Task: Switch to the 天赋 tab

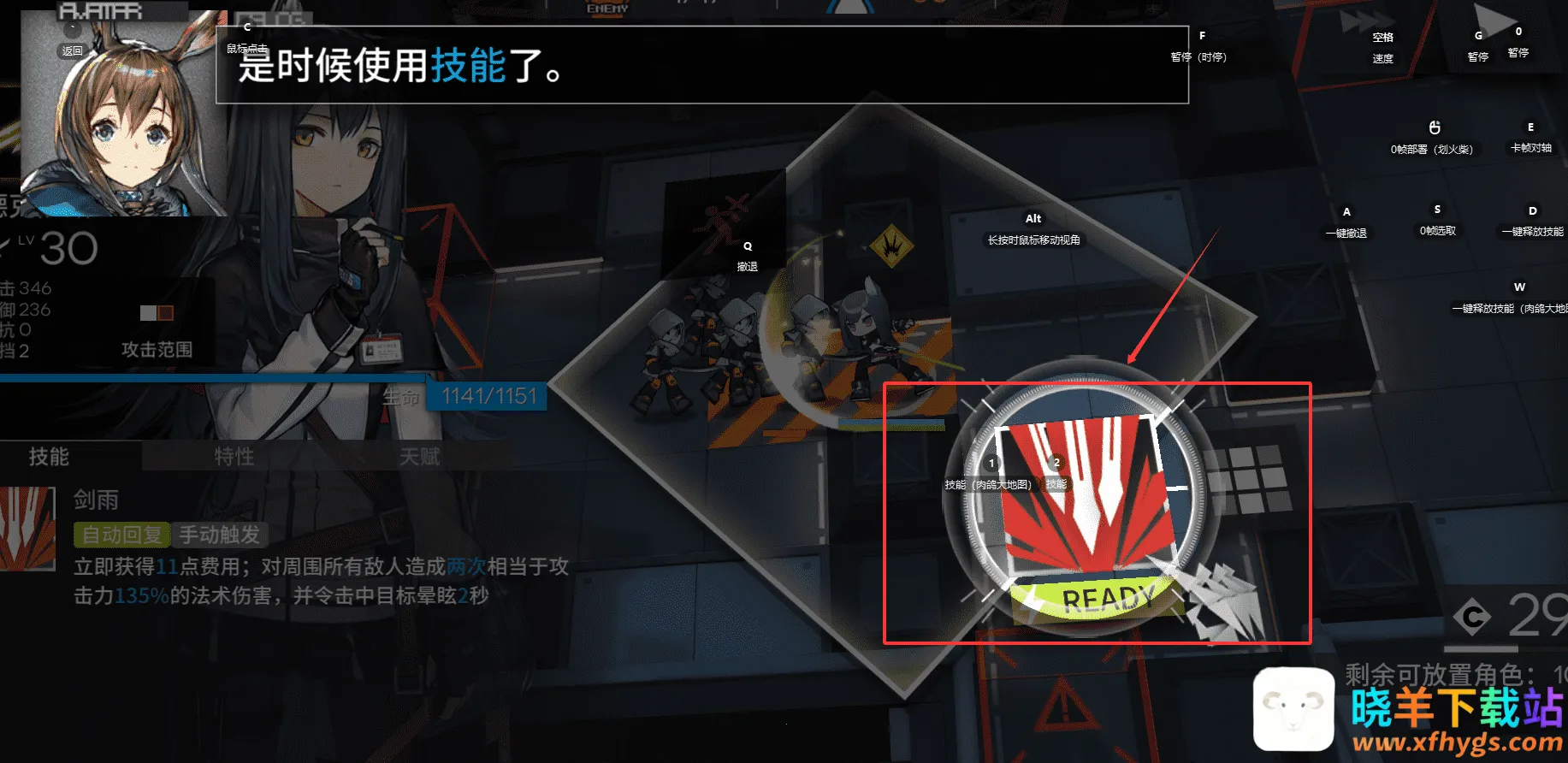Action: coord(417,457)
